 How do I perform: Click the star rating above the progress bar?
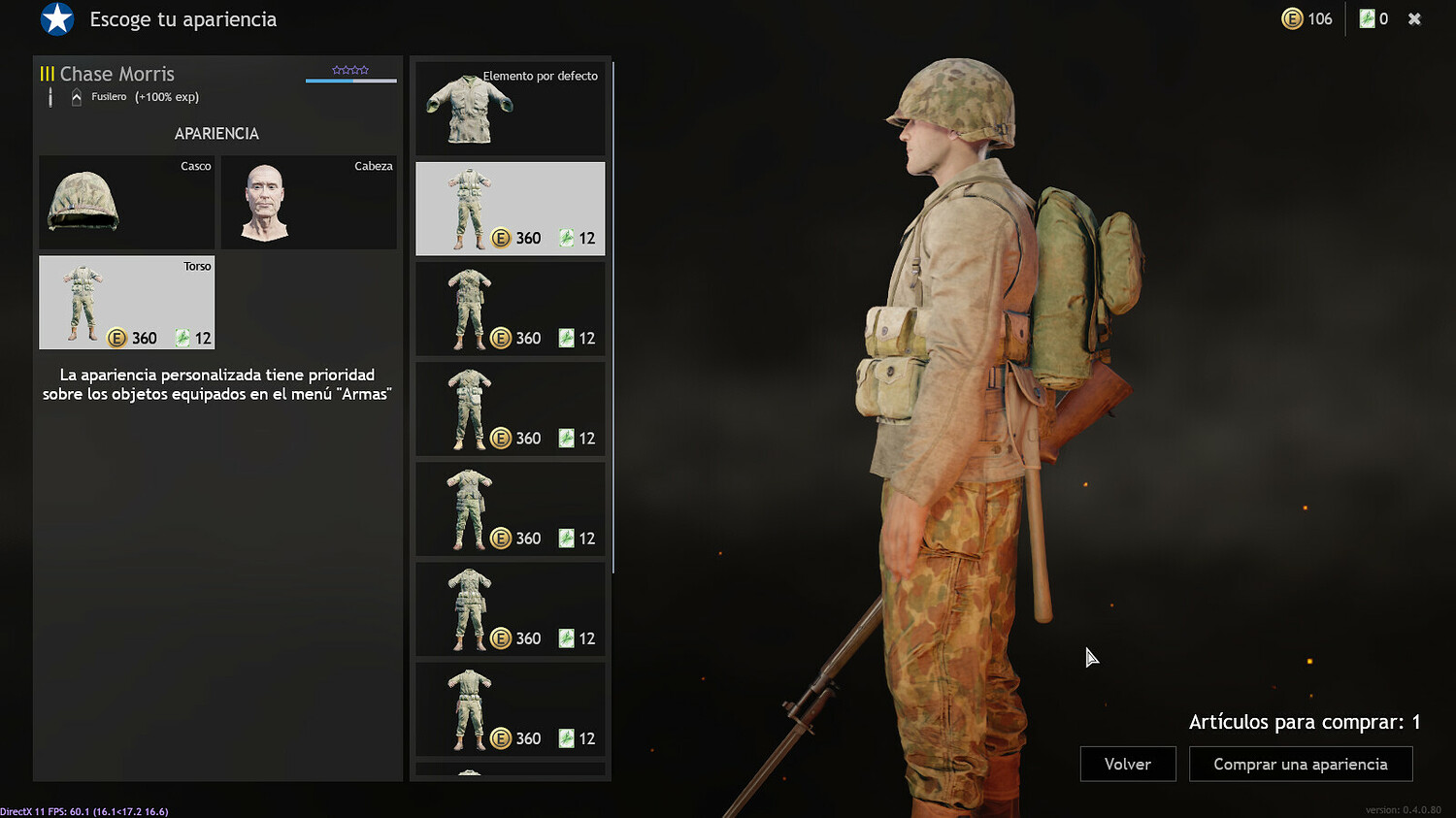click(350, 69)
